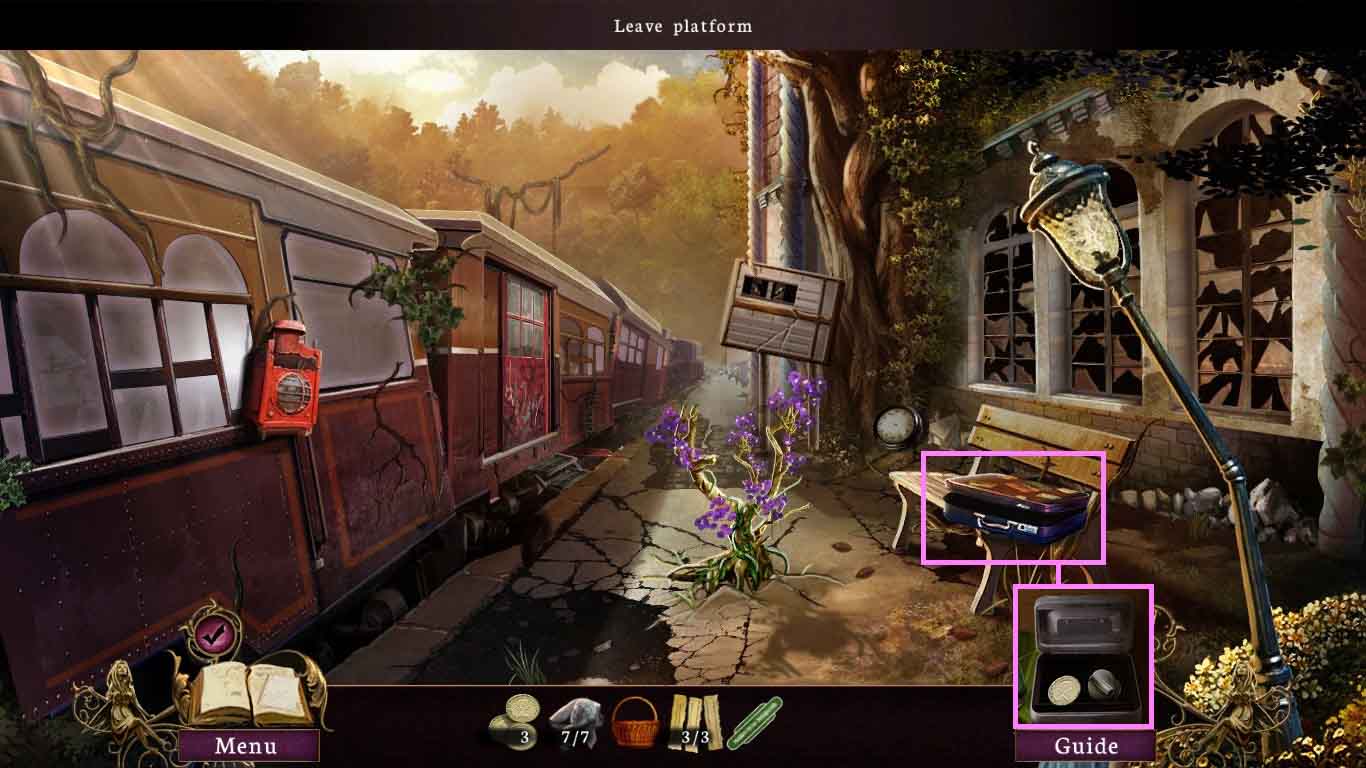1366x768 pixels.
Task: Select the gray cloth inventory item
Action: coord(573,720)
